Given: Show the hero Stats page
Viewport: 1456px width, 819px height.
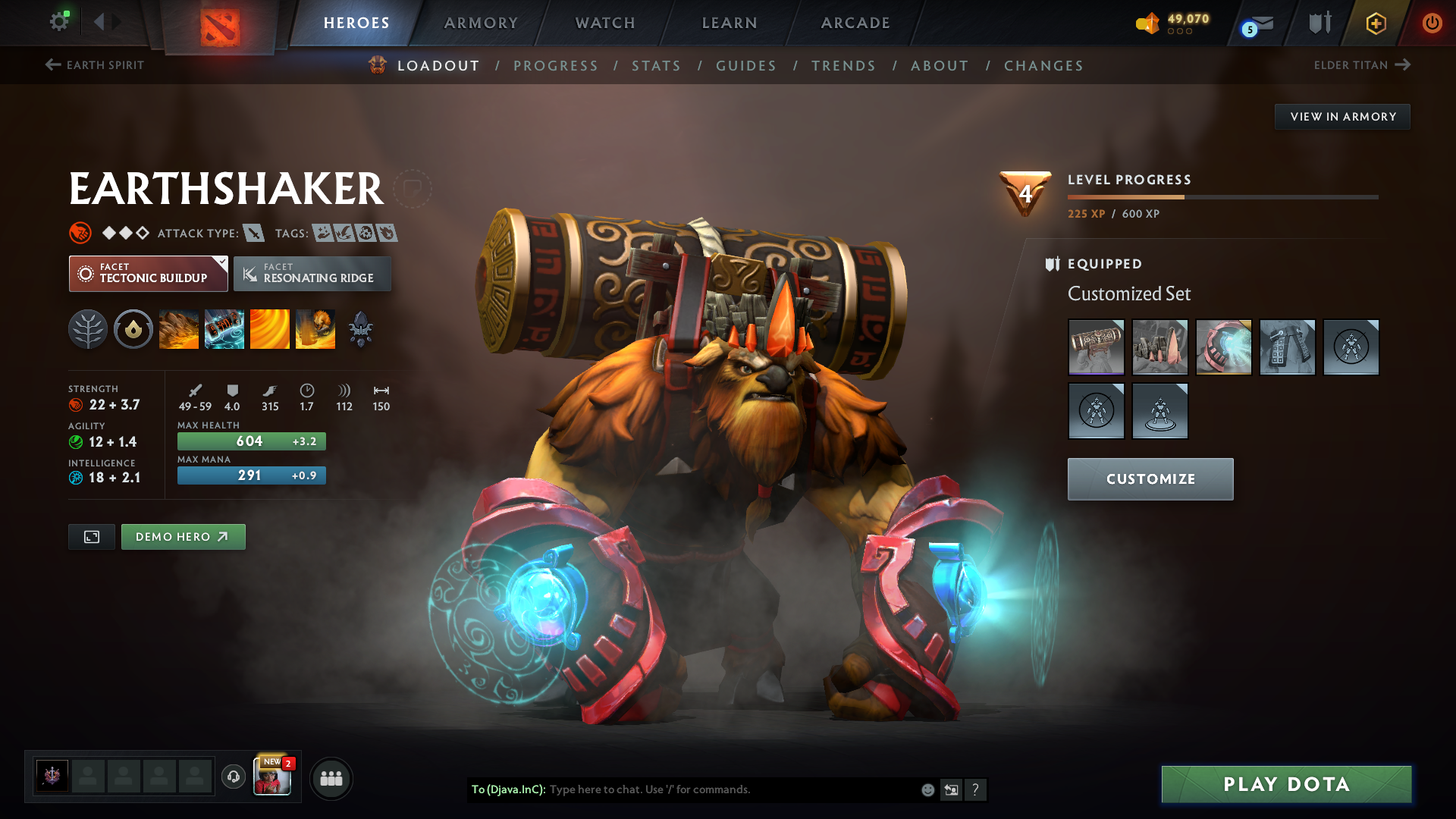Looking at the screenshot, I should pyautogui.click(x=656, y=66).
